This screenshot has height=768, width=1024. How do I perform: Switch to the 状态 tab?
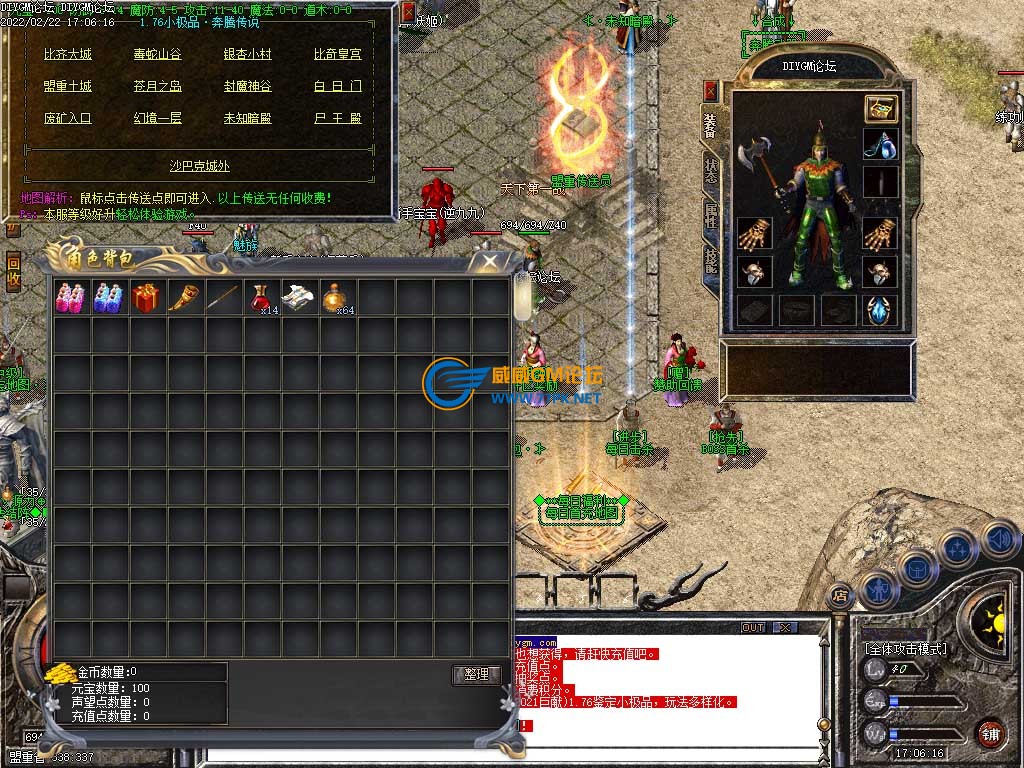click(x=710, y=169)
